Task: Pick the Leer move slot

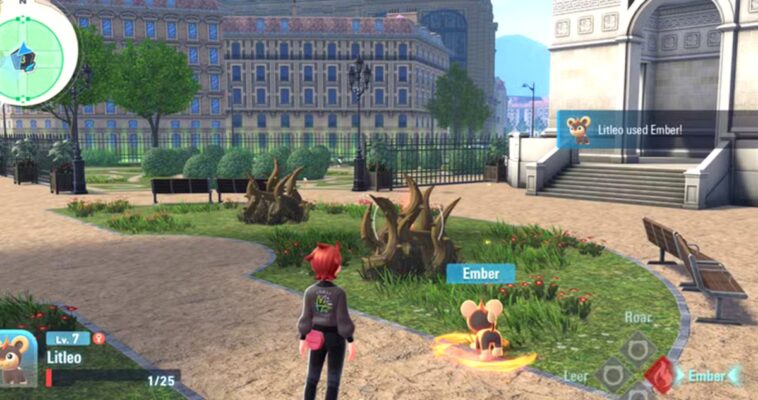Action: coord(612,375)
